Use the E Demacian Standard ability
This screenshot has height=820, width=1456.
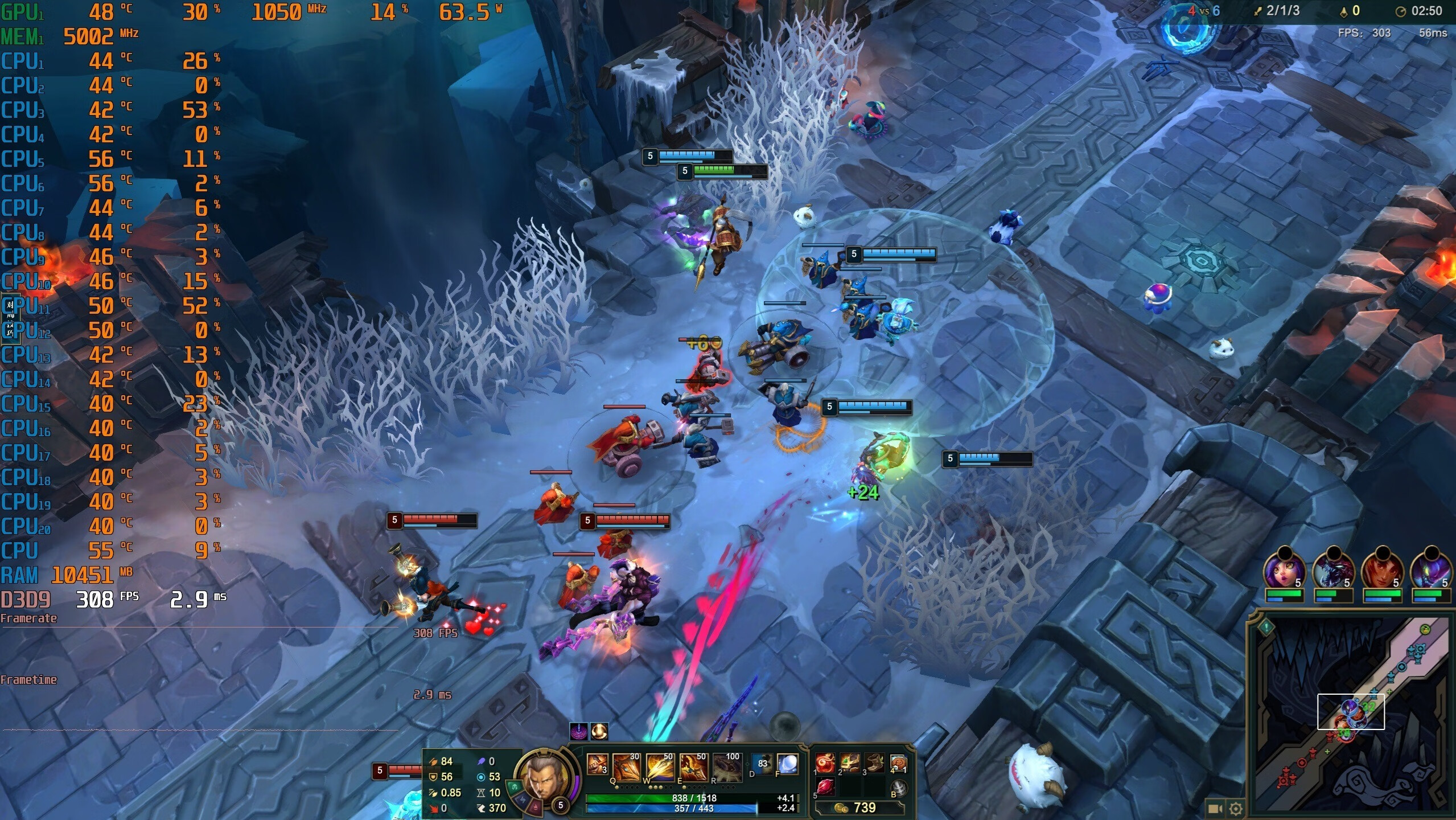pyautogui.click(x=693, y=766)
